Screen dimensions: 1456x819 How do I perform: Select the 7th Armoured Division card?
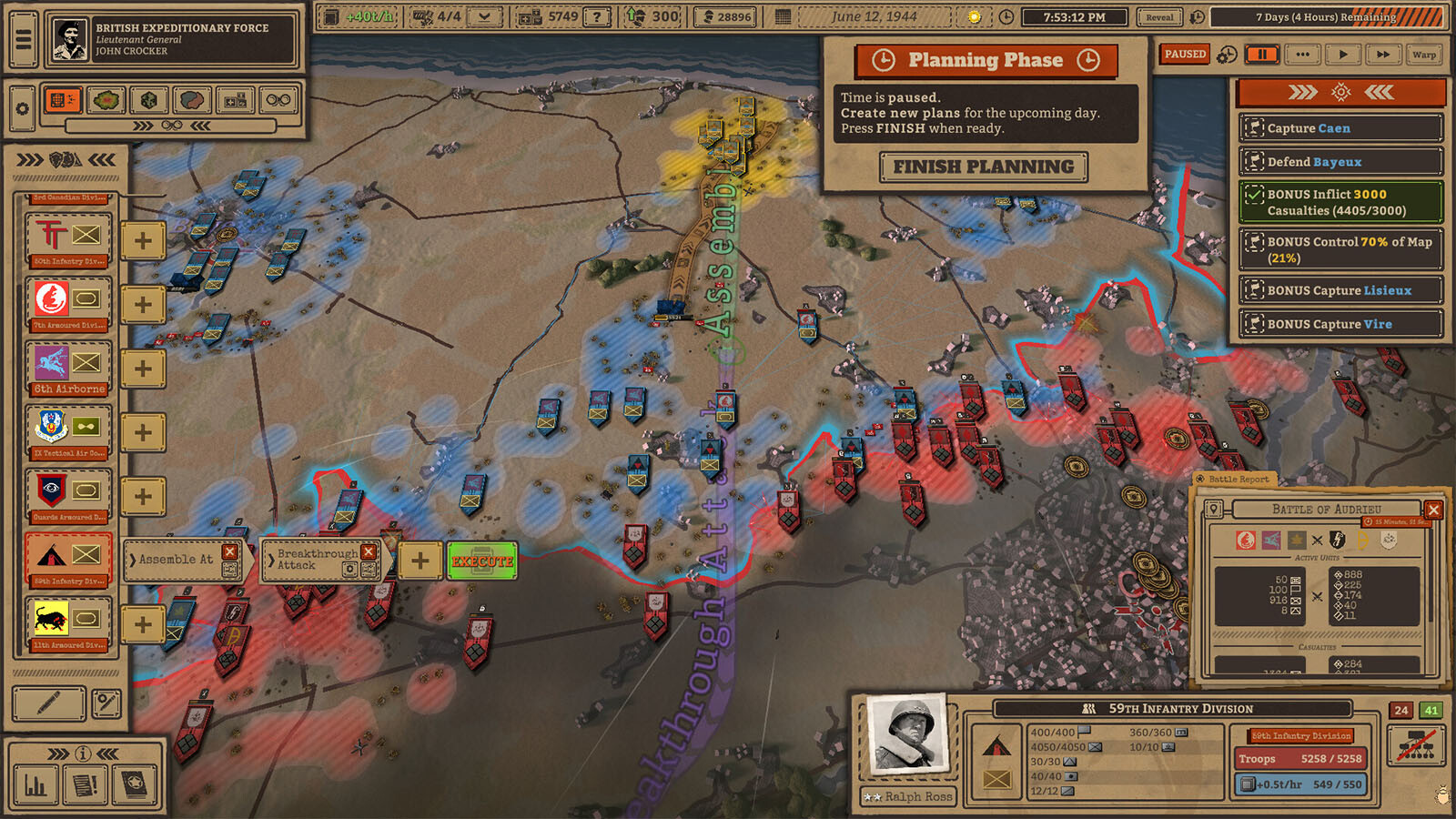69,303
